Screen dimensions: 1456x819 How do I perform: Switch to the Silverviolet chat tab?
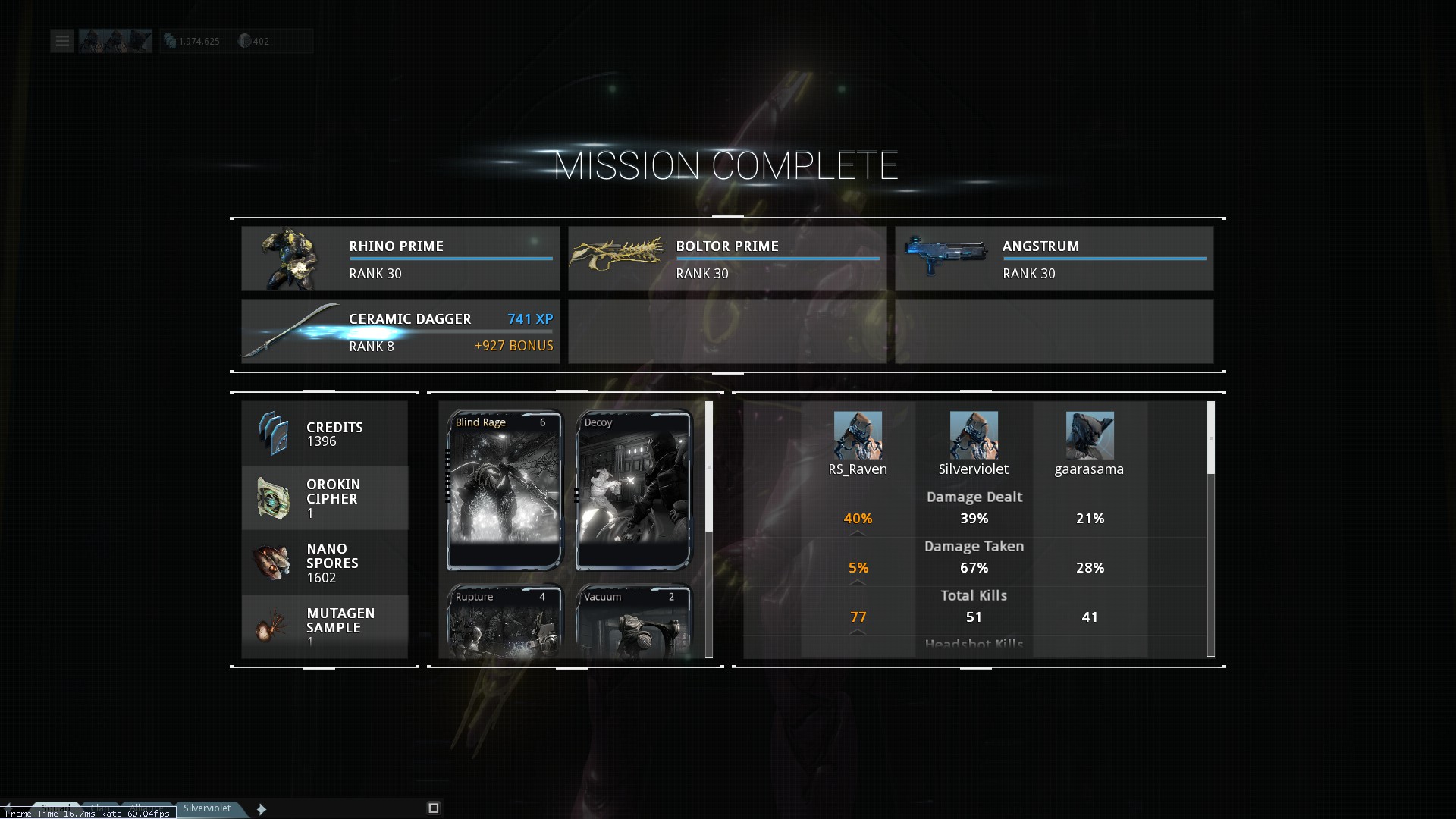tap(207, 808)
